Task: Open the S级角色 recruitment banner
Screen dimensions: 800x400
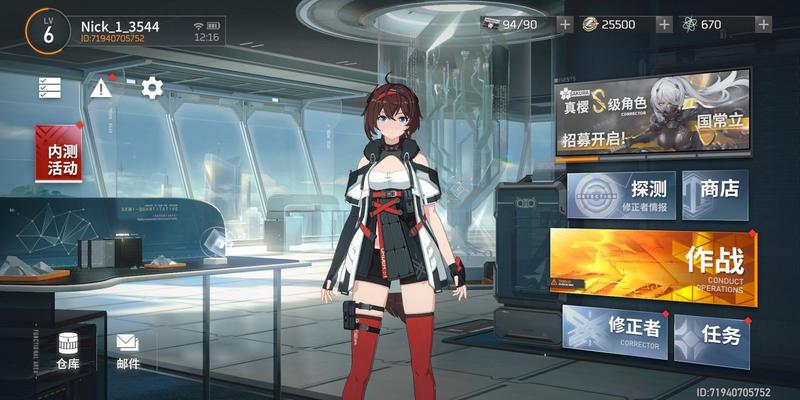Action: [x=653, y=113]
